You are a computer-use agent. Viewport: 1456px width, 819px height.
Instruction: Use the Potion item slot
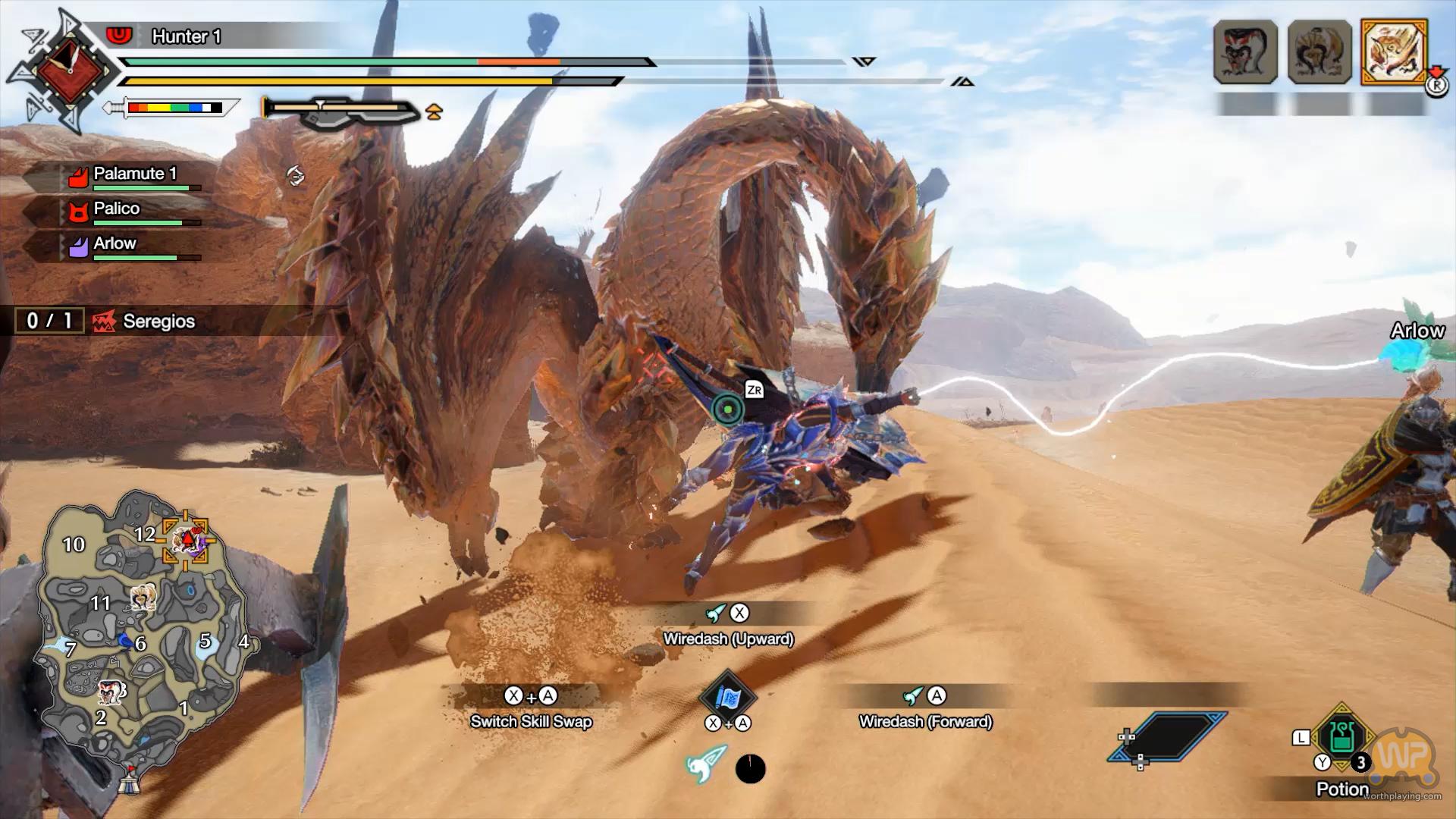tap(1342, 737)
